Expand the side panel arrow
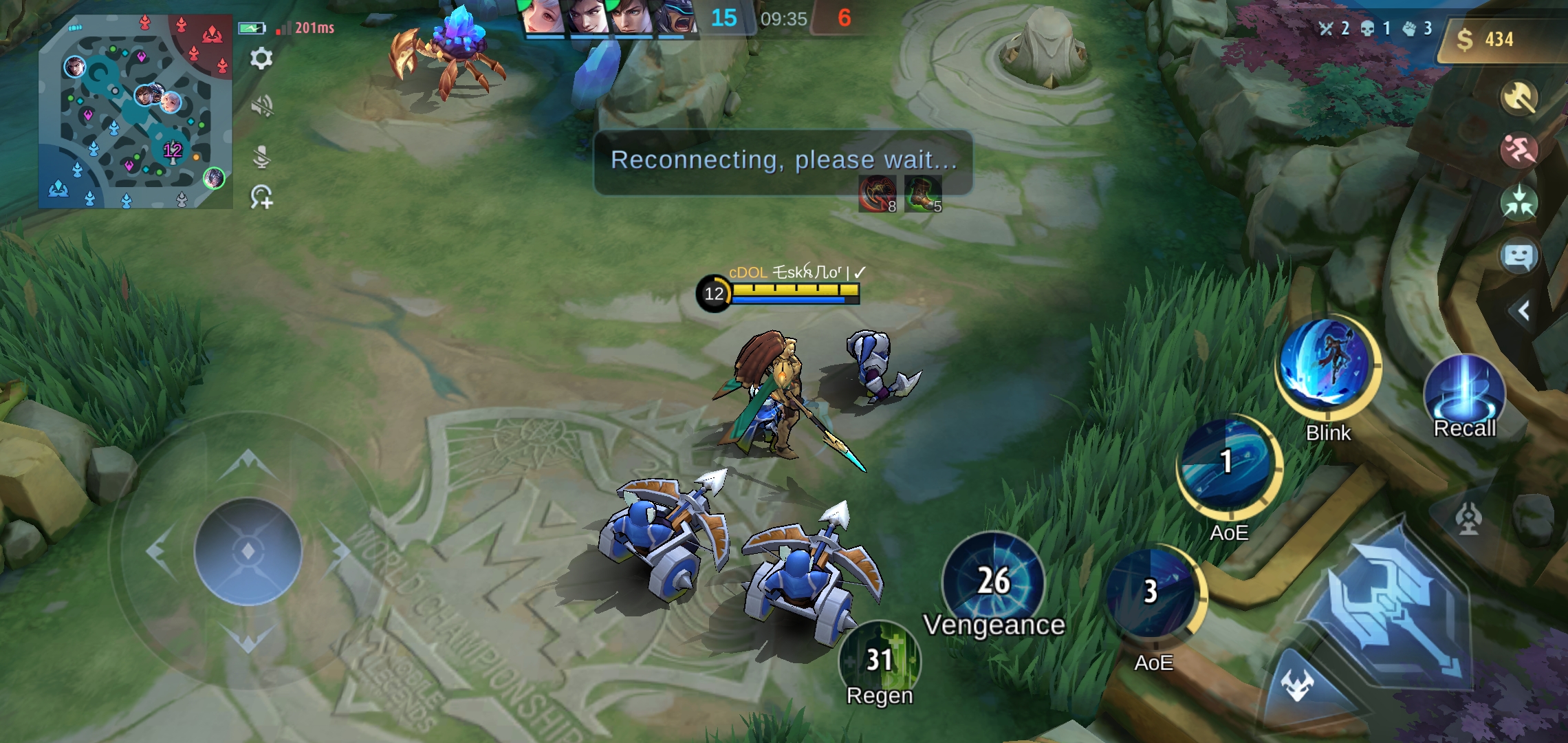 click(x=1524, y=311)
